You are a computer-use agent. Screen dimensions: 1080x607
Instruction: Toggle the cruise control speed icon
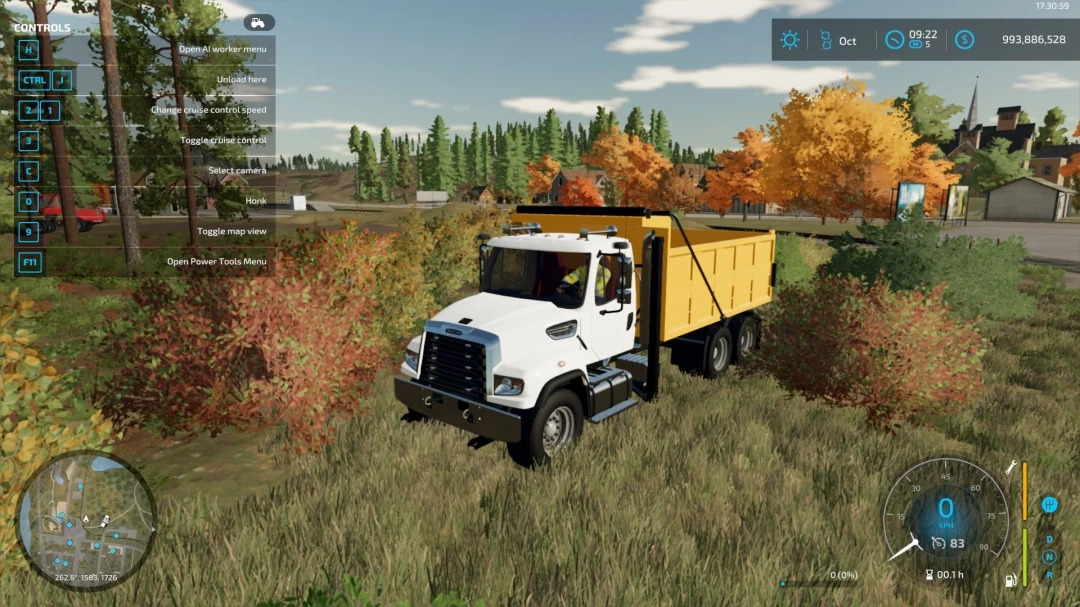[939, 543]
